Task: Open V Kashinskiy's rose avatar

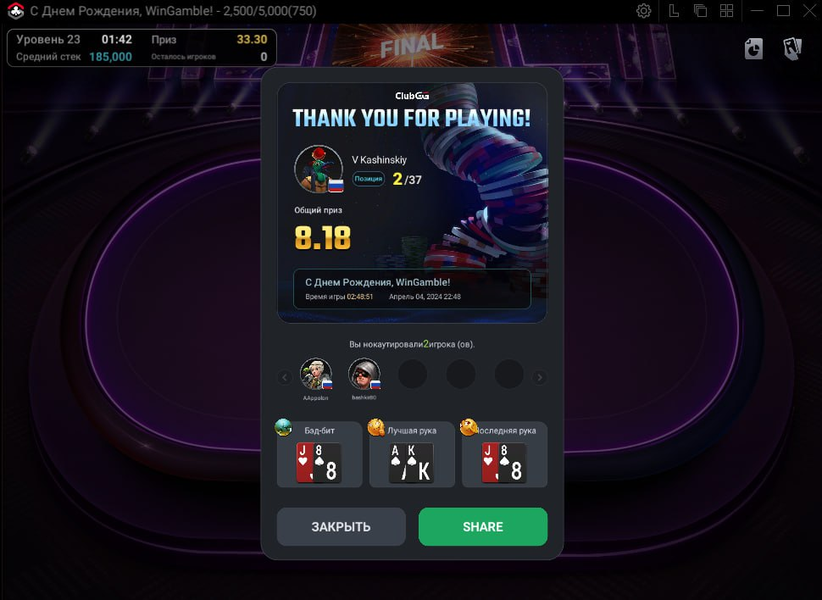Action: tap(319, 169)
